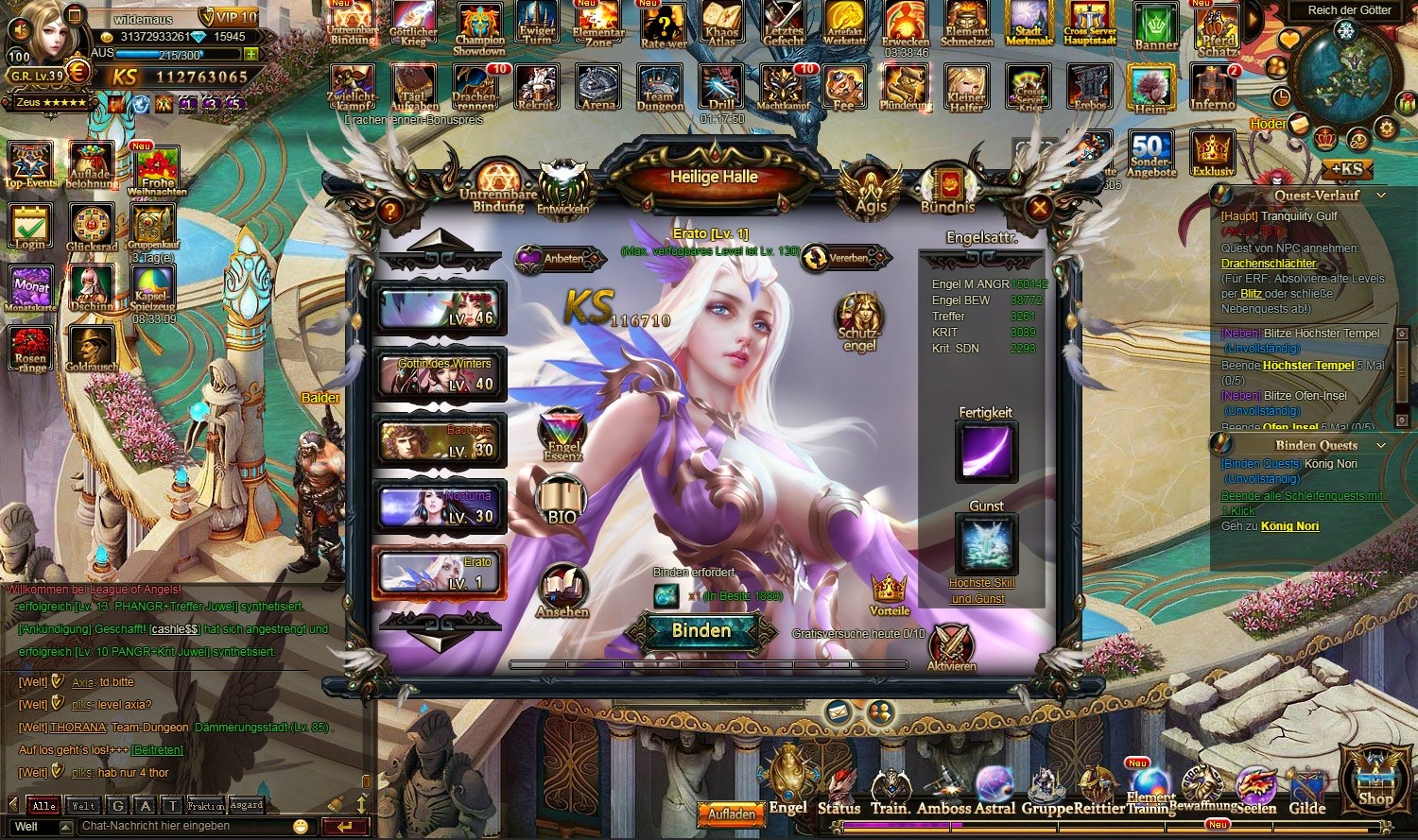Click the Drachenschlächter quest link
This screenshot has width=1418, height=840.
(x=1268, y=264)
